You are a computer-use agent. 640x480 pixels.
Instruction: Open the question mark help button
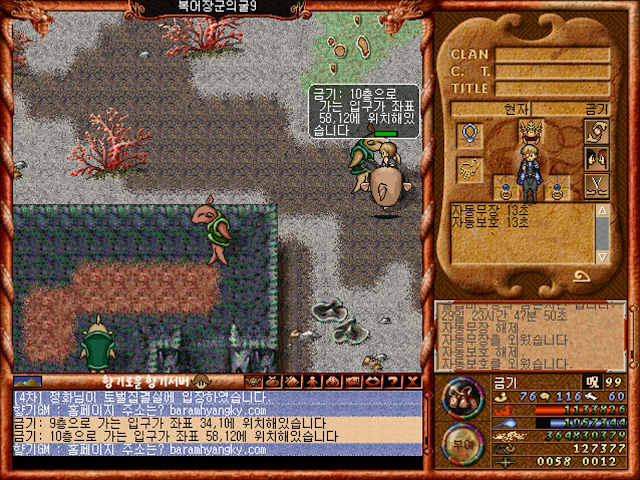click(393, 381)
